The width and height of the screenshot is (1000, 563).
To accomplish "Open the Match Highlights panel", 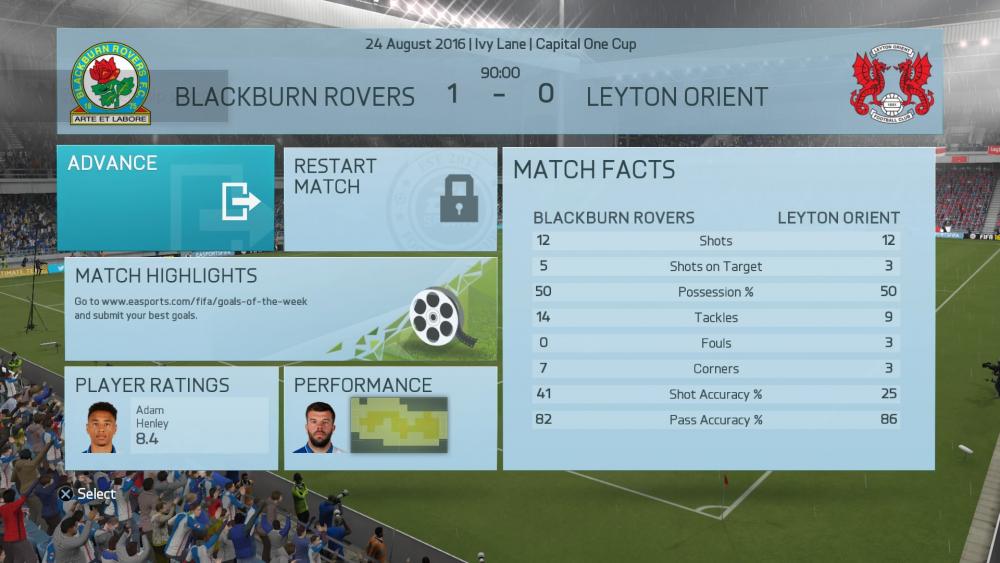I will pos(280,309).
